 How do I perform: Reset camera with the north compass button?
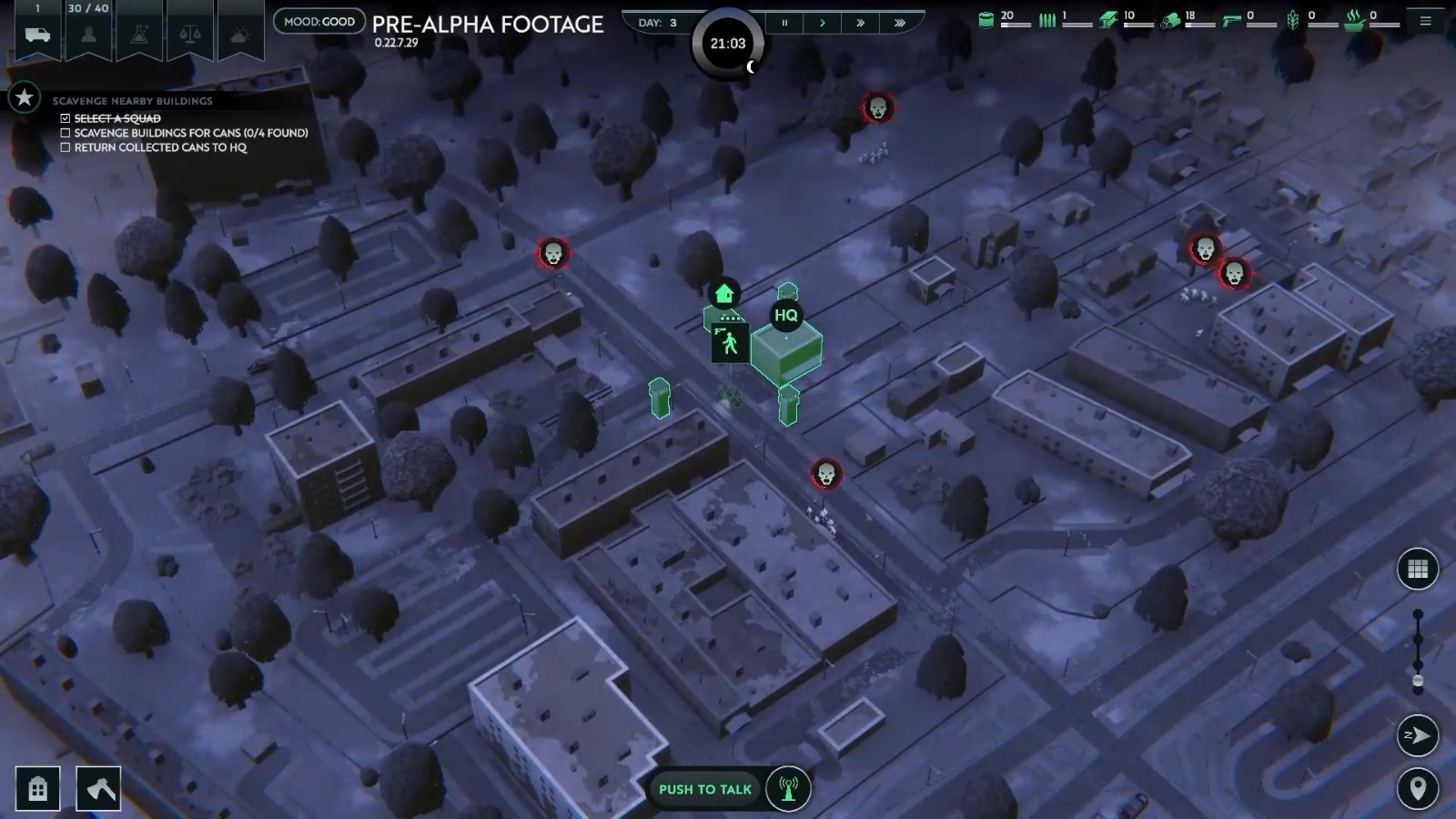[1417, 735]
